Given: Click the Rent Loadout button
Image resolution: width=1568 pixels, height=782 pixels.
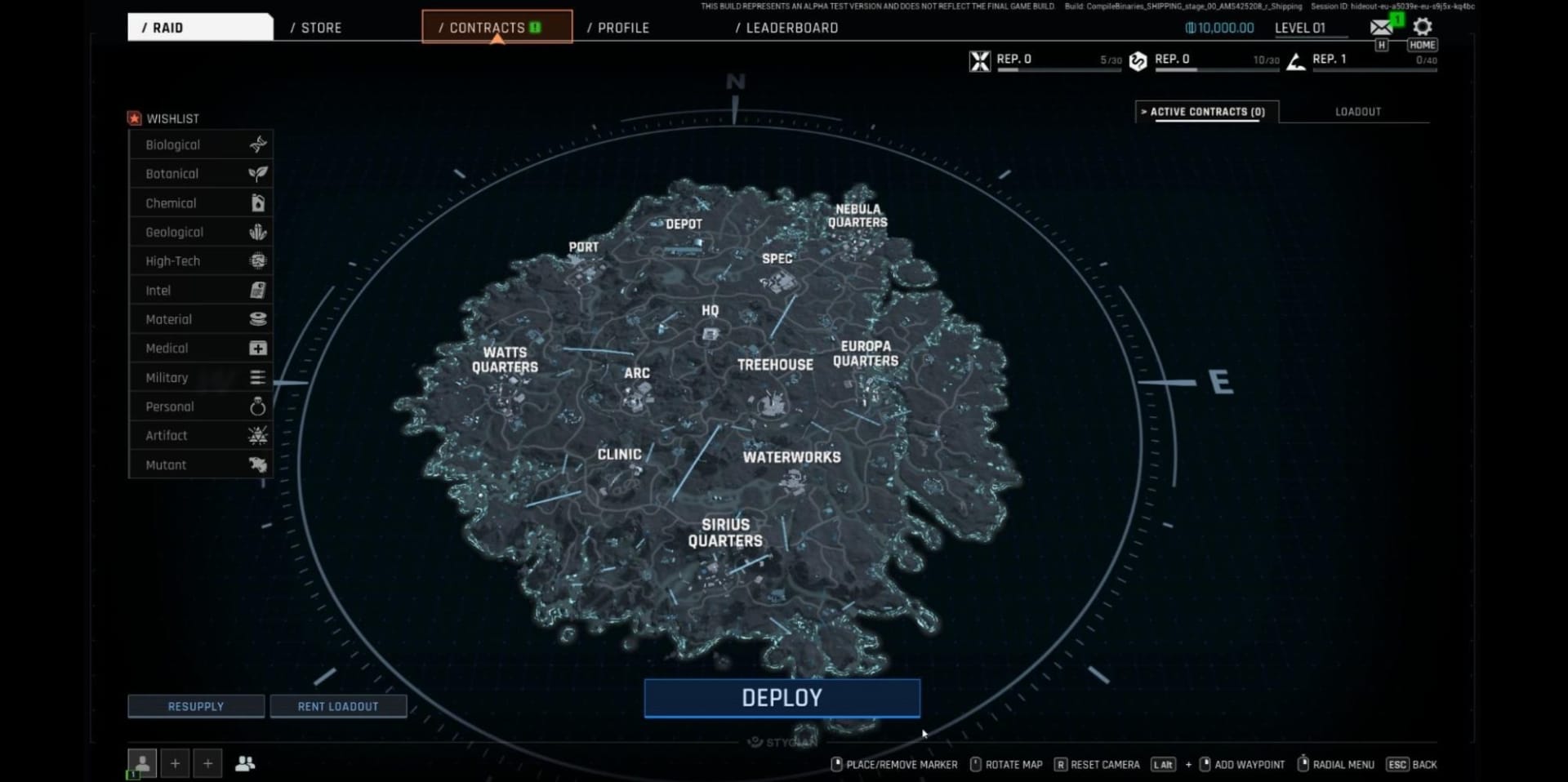Looking at the screenshot, I should click(x=338, y=705).
